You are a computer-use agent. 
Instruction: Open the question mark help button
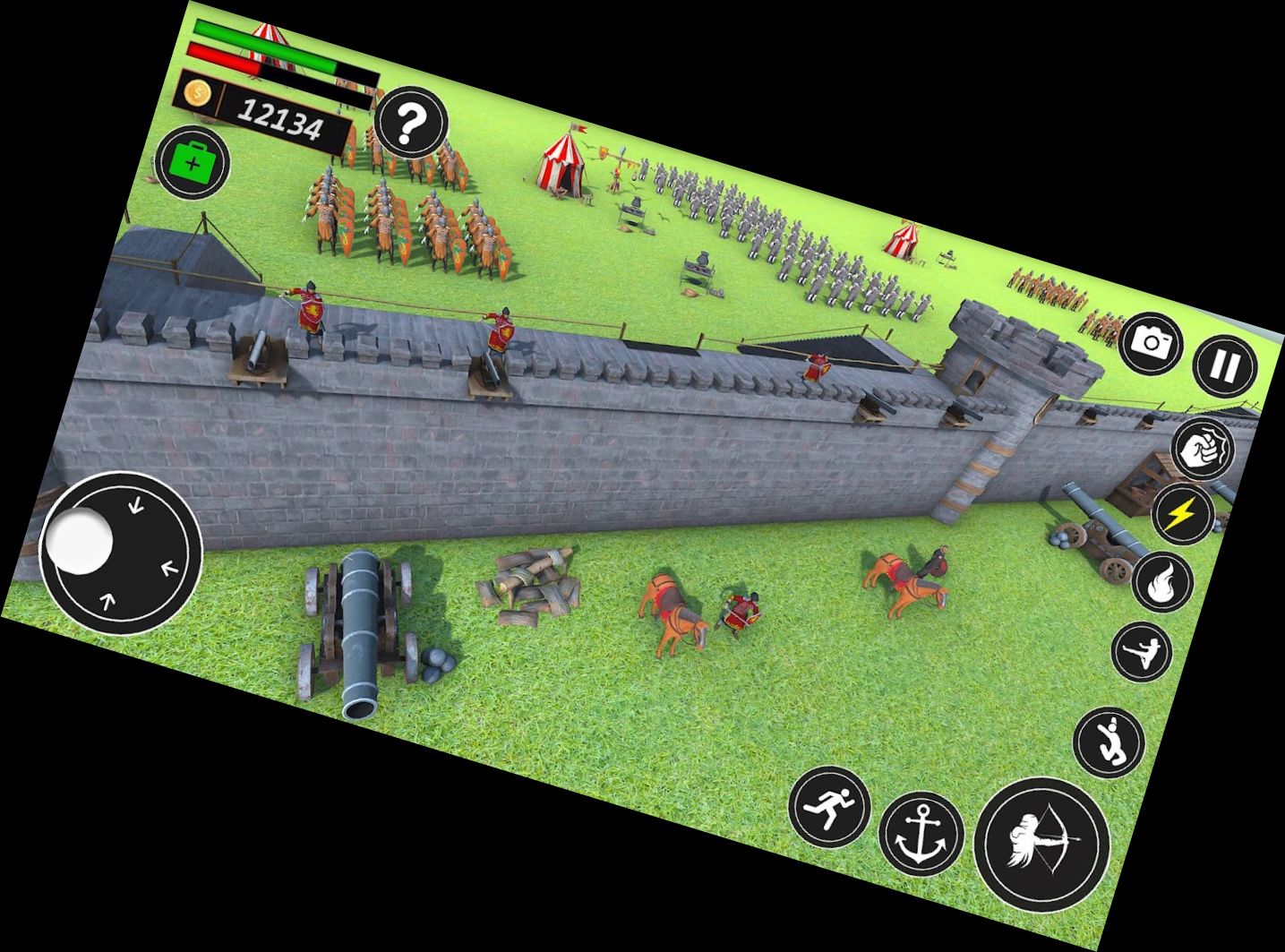point(411,124)
